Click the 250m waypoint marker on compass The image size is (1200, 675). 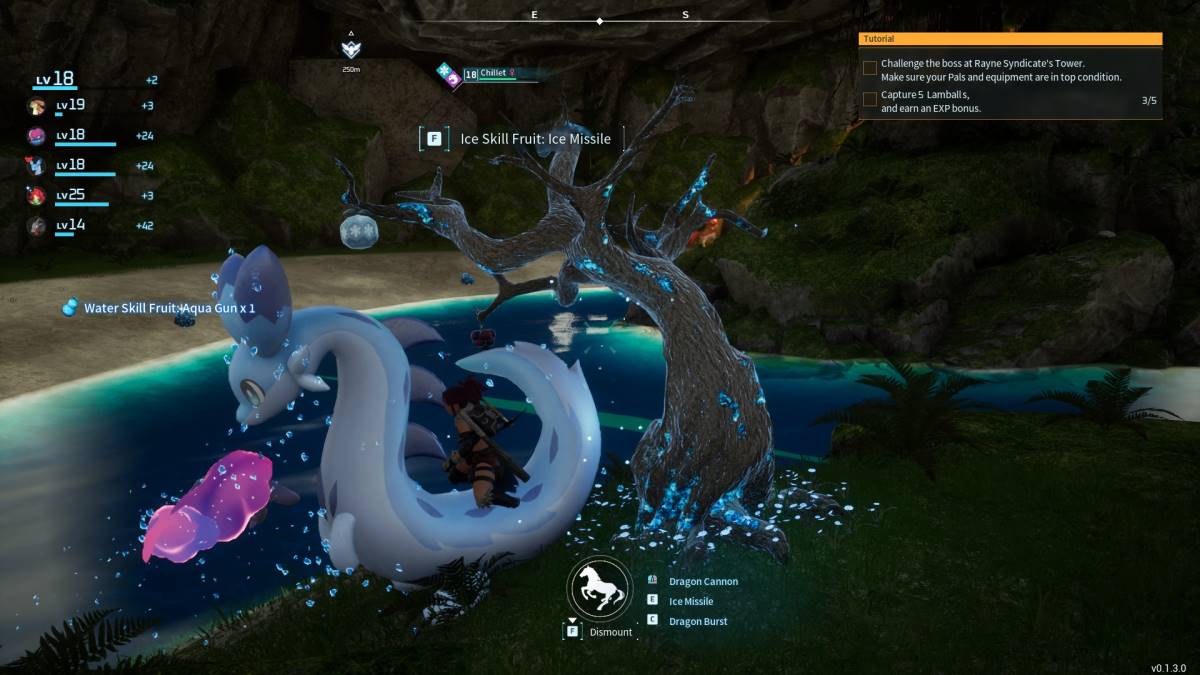(351, 49)
